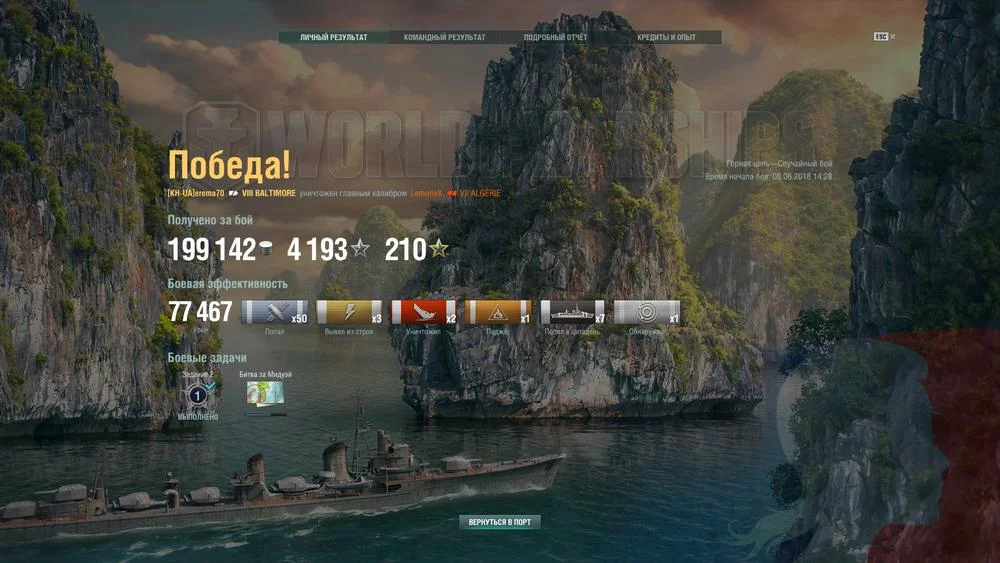
Task: Select the orange Поджёг fire ribbon
Action: (498, 312)
